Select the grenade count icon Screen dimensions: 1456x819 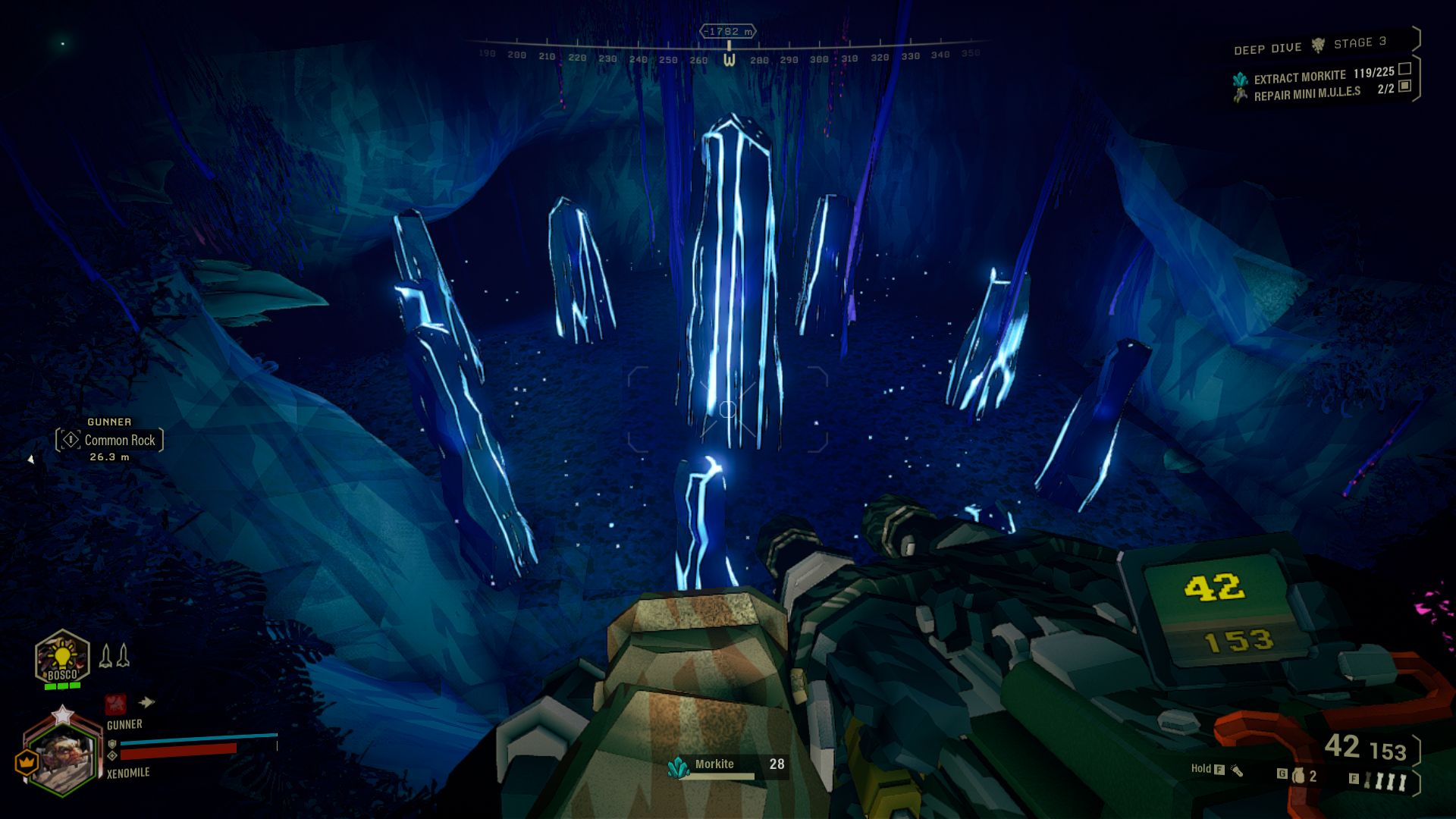(1299, 776)
